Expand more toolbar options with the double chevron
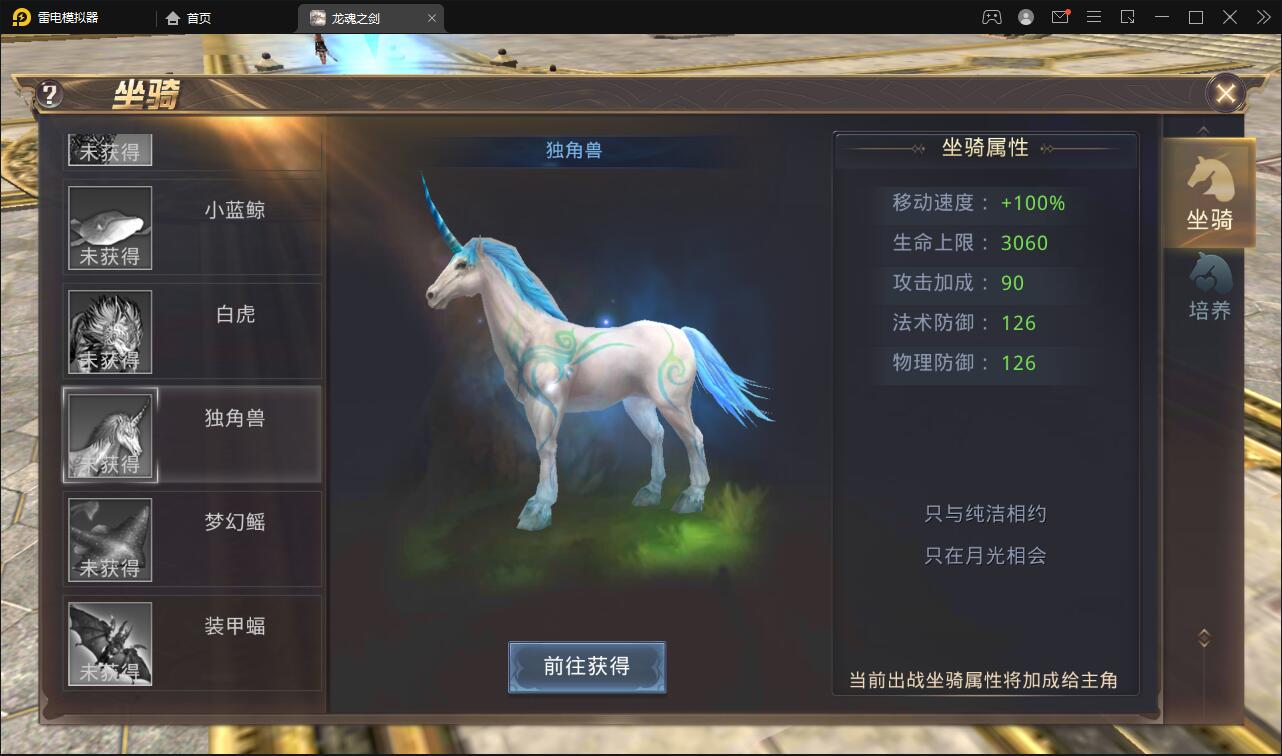Screen dimensions: 1282x756 click(x=1263, y=16)
